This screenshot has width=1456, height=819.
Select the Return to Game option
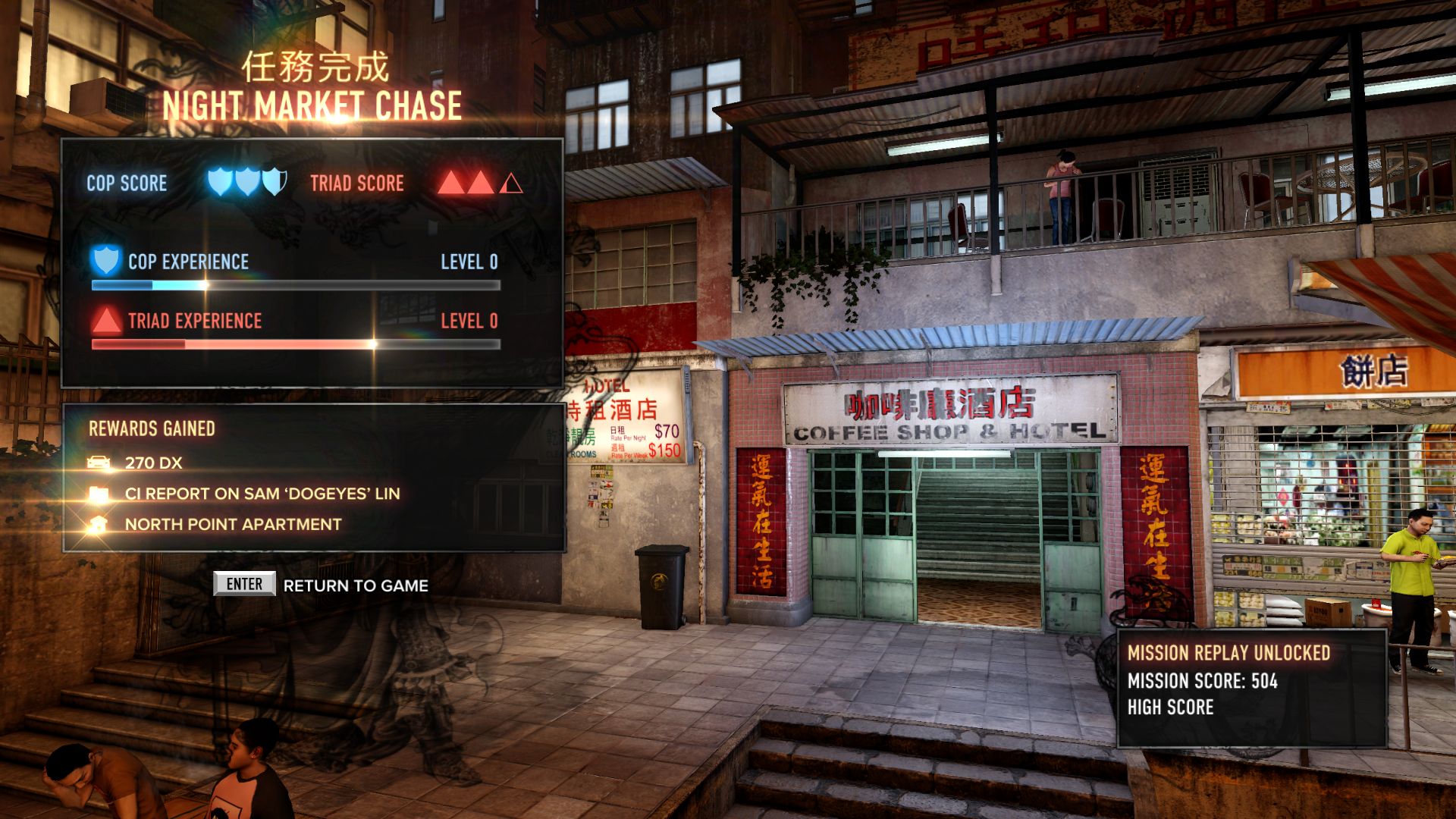(x=355, y=585)
